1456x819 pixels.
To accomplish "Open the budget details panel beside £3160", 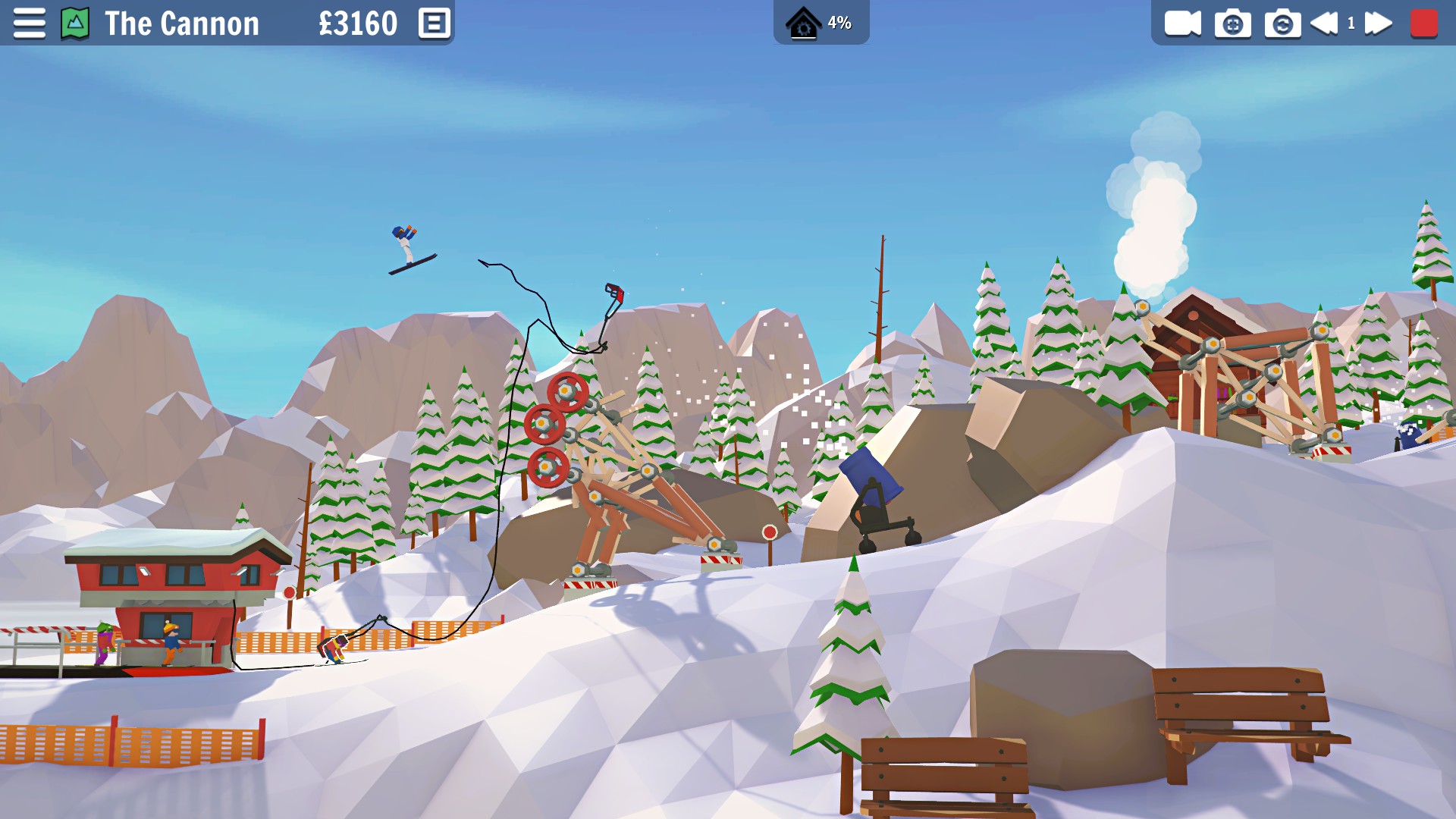I will [435, 23].
